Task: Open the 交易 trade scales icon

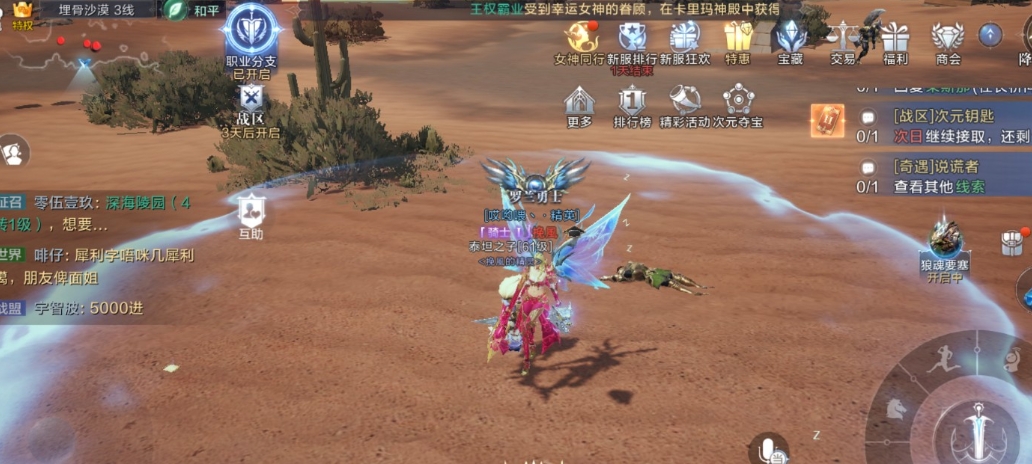Action: pyautogui.click(x=843, y=37)
